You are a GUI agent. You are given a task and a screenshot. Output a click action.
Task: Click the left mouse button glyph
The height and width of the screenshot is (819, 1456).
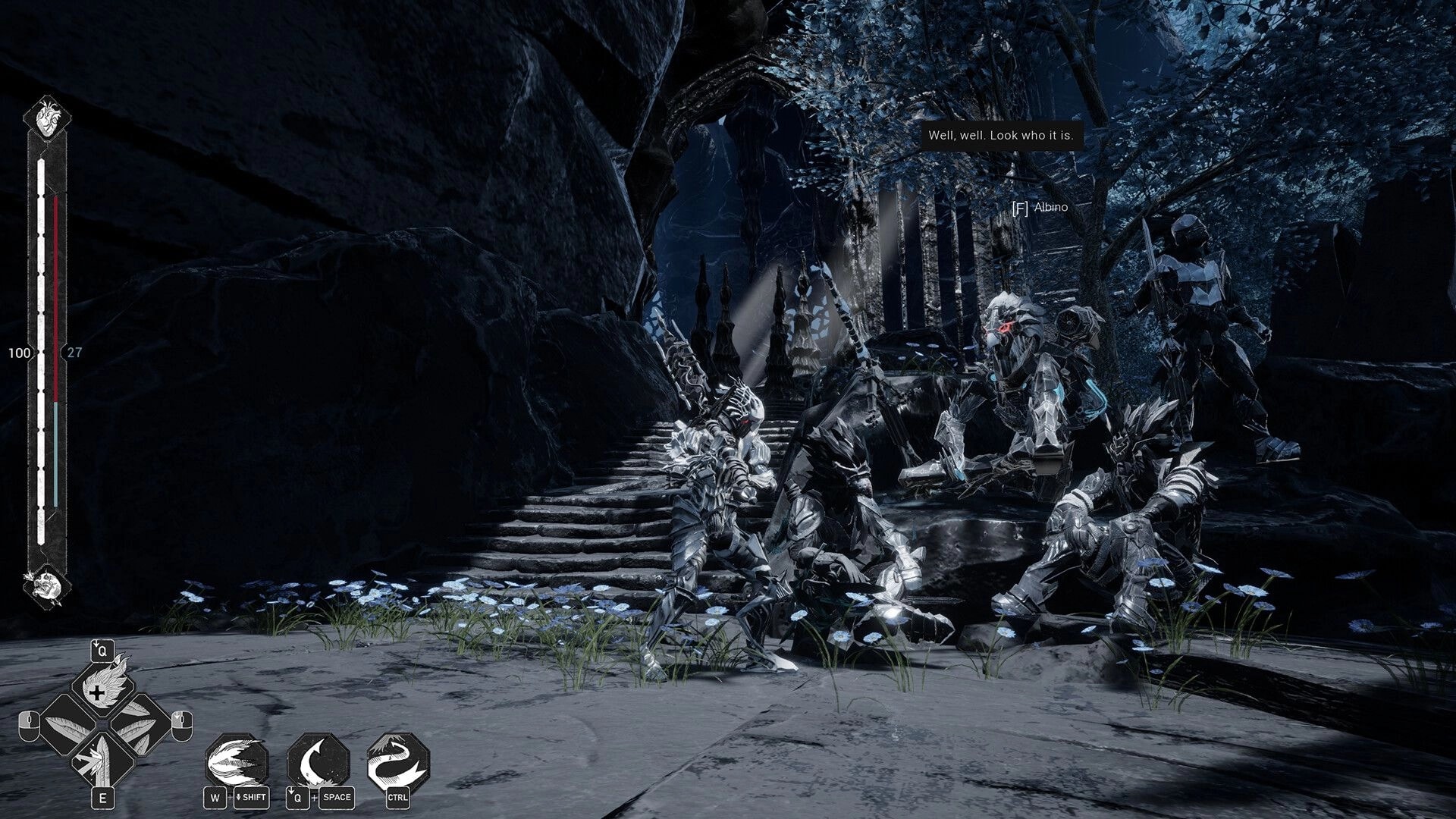coord(29,725)
